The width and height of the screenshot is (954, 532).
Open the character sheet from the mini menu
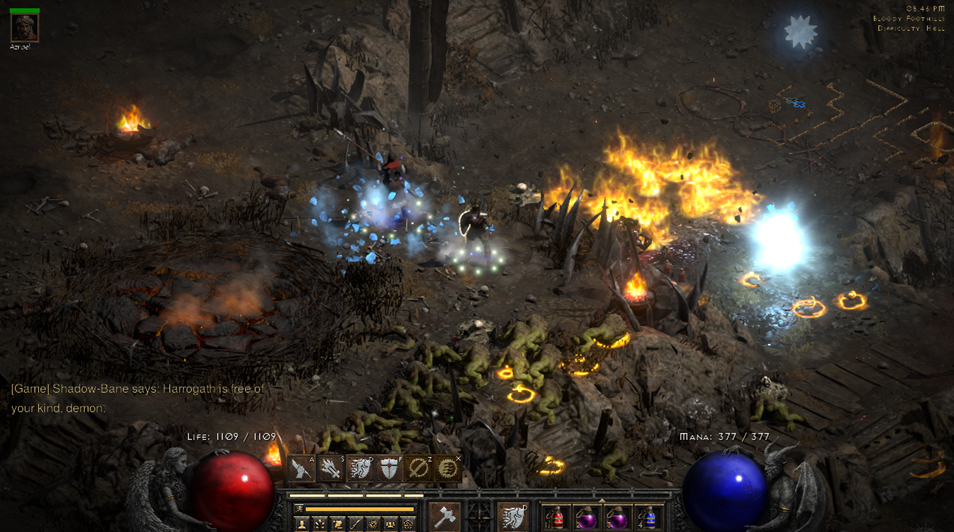(301, 524)
